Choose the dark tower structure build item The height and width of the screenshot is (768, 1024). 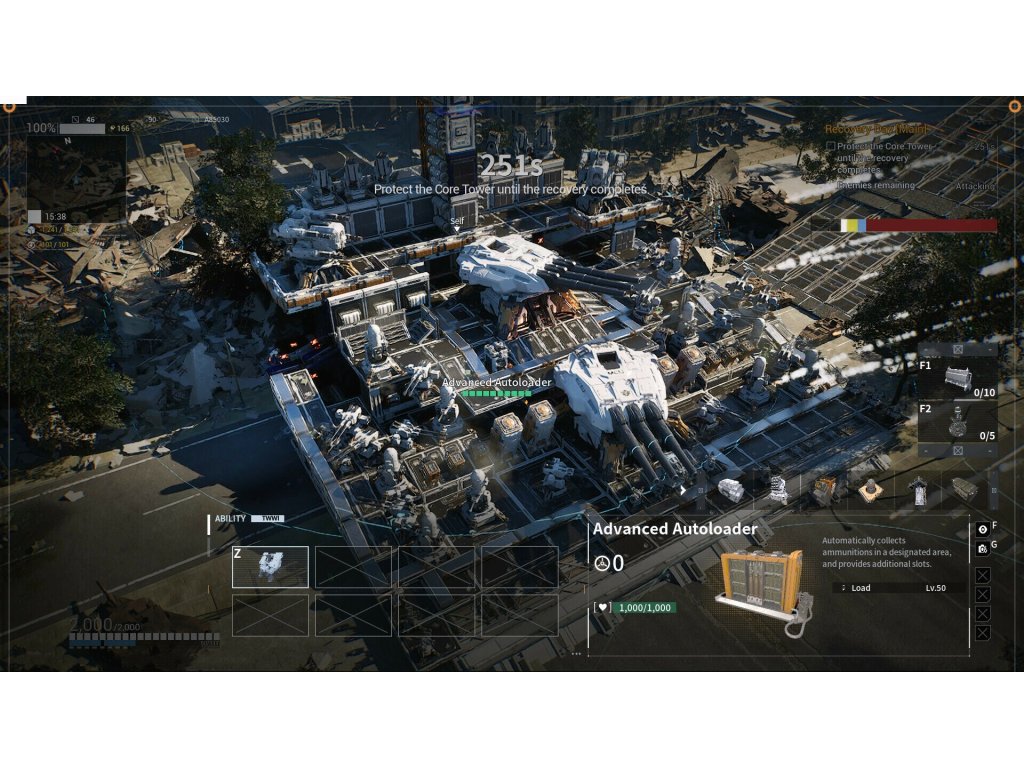[x=917, y=489]
